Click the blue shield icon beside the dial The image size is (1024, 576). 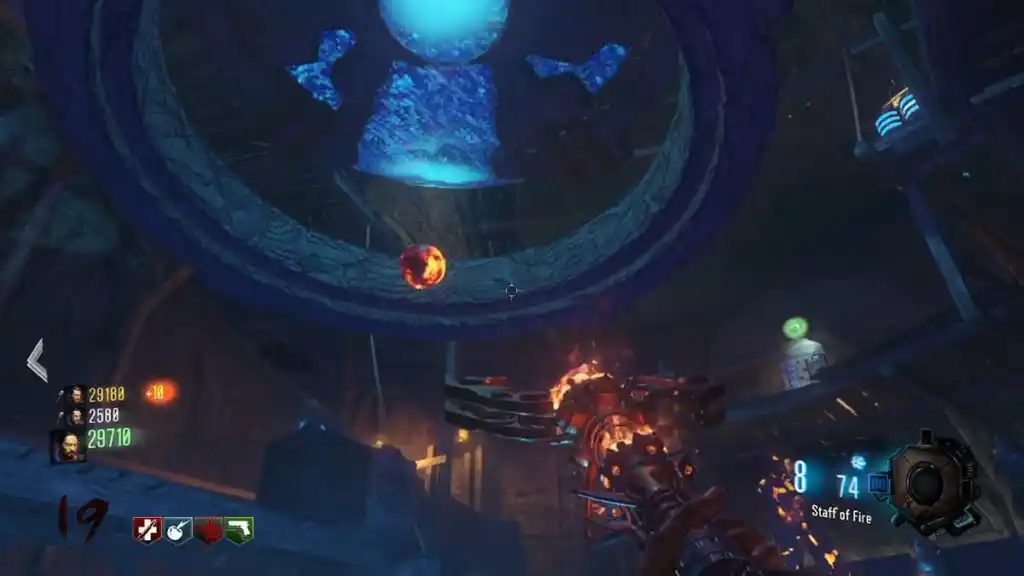click(878, 484)
